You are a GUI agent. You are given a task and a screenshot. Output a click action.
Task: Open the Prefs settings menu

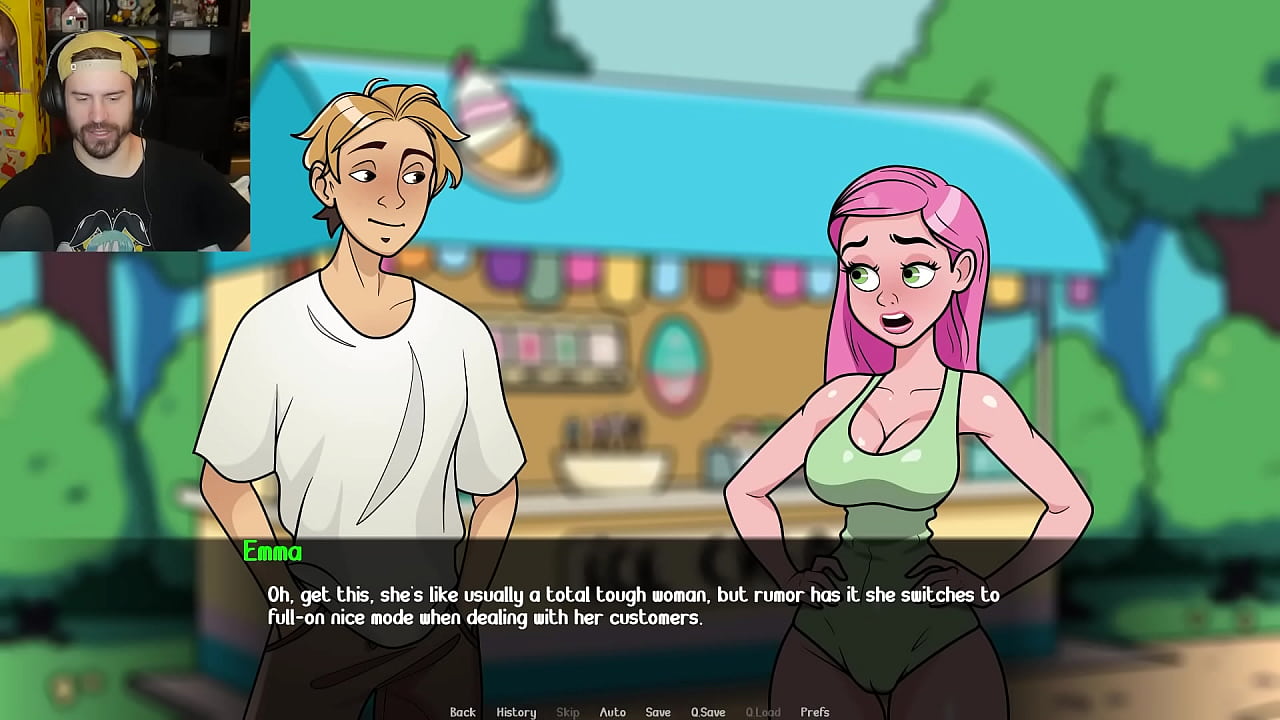click(815, 712)
